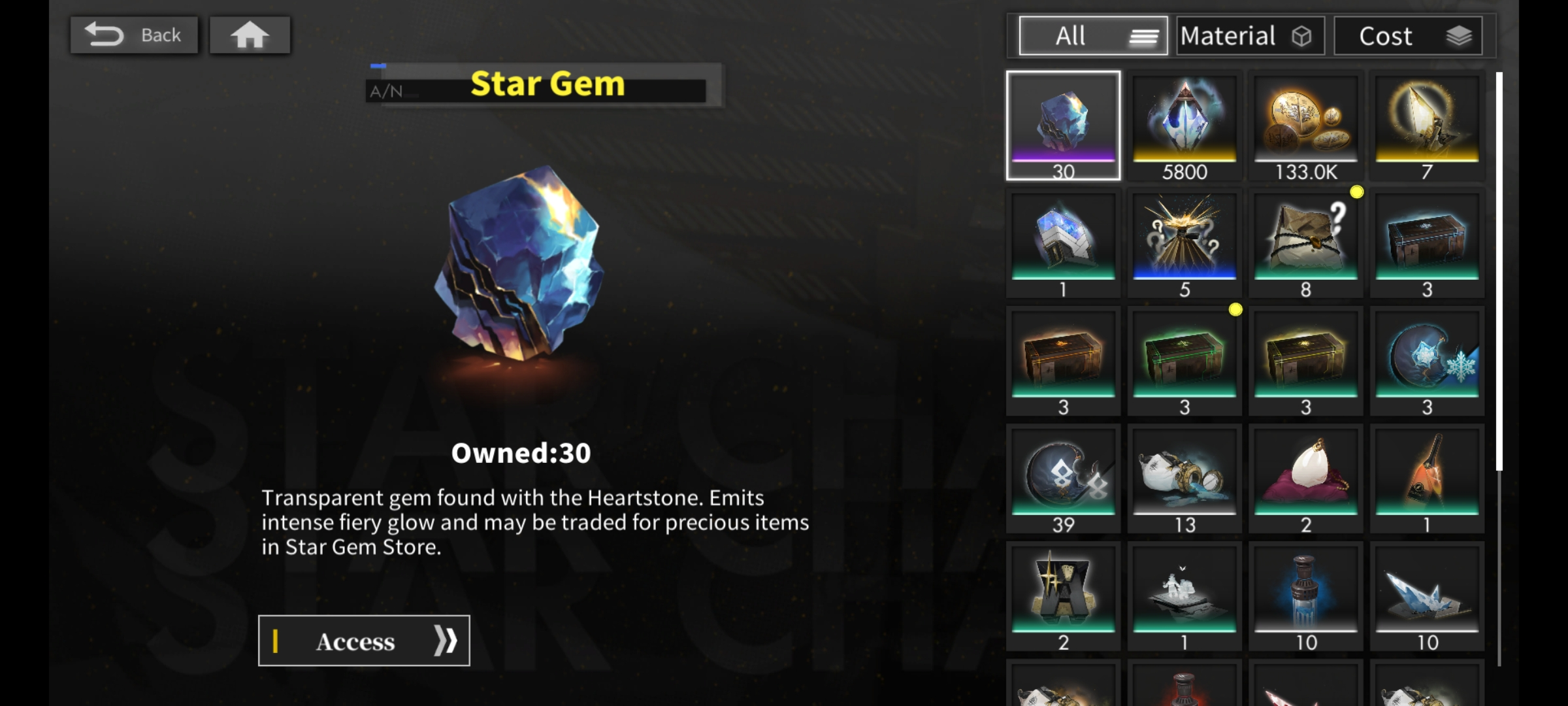Image resolution: width=1568 pixels, height=706 pixels.
Task: Select the snowflake orb item
Action: tap(1427, 361)
